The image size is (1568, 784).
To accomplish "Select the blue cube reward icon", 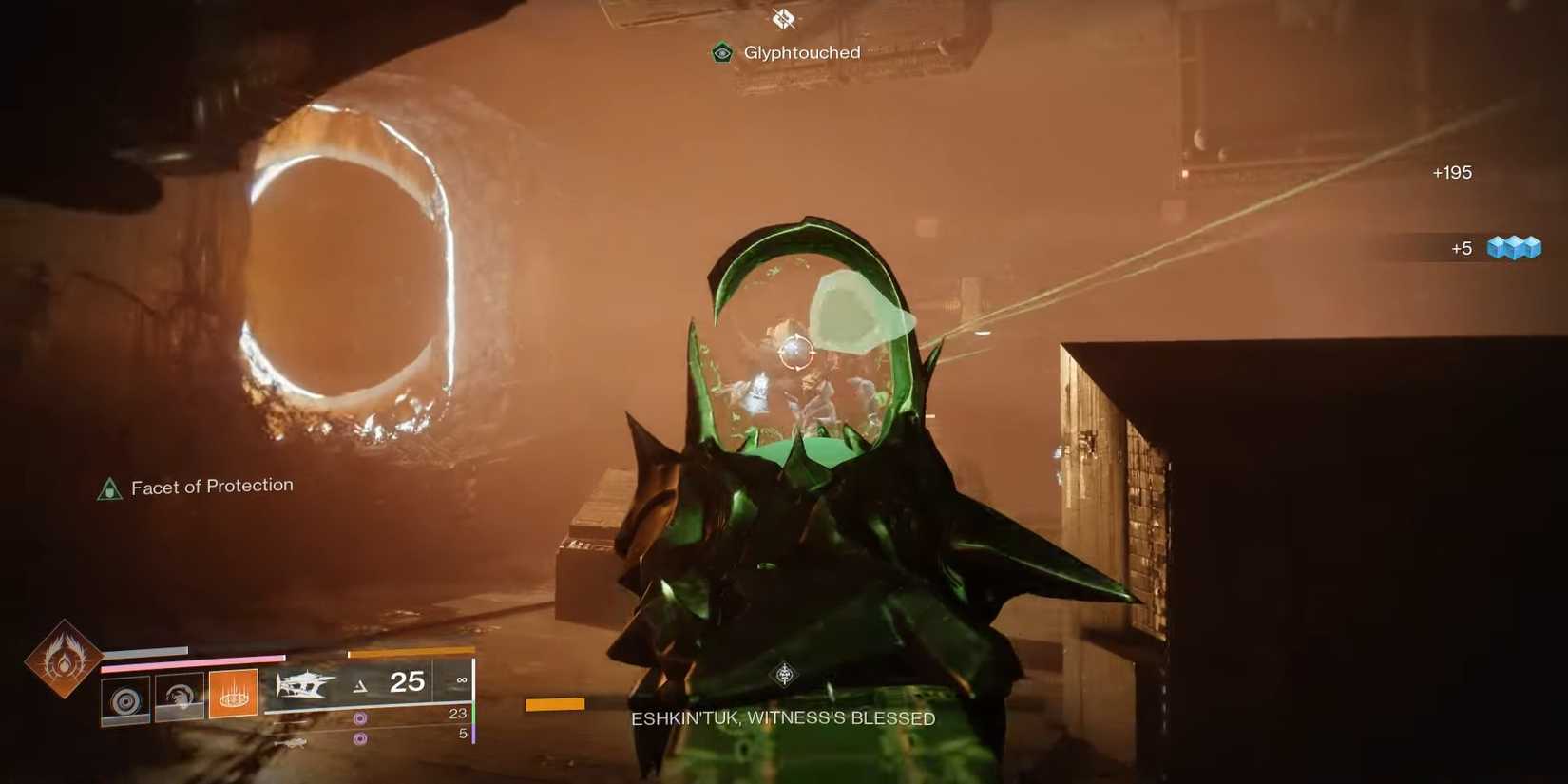I will [1514, 248].
